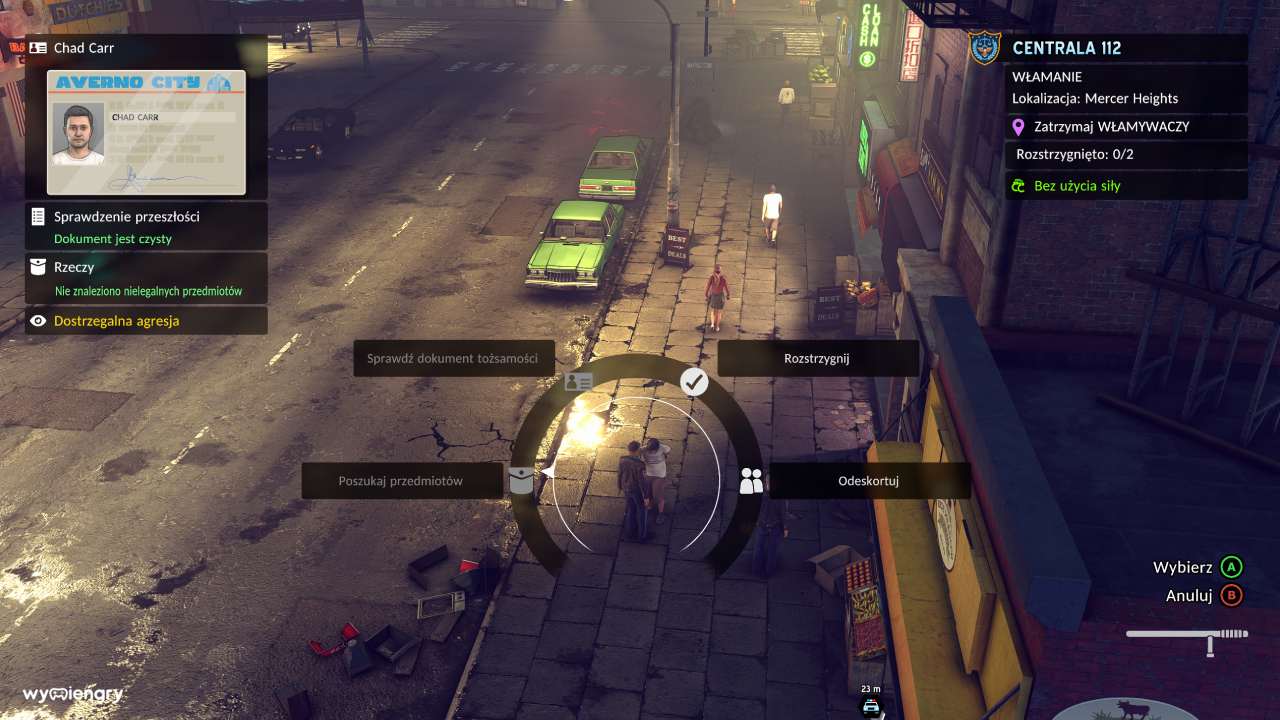The image size is (1280, 720).
Task: Click the pocket search icon on the wheel
Action: [x=521, y=480]
